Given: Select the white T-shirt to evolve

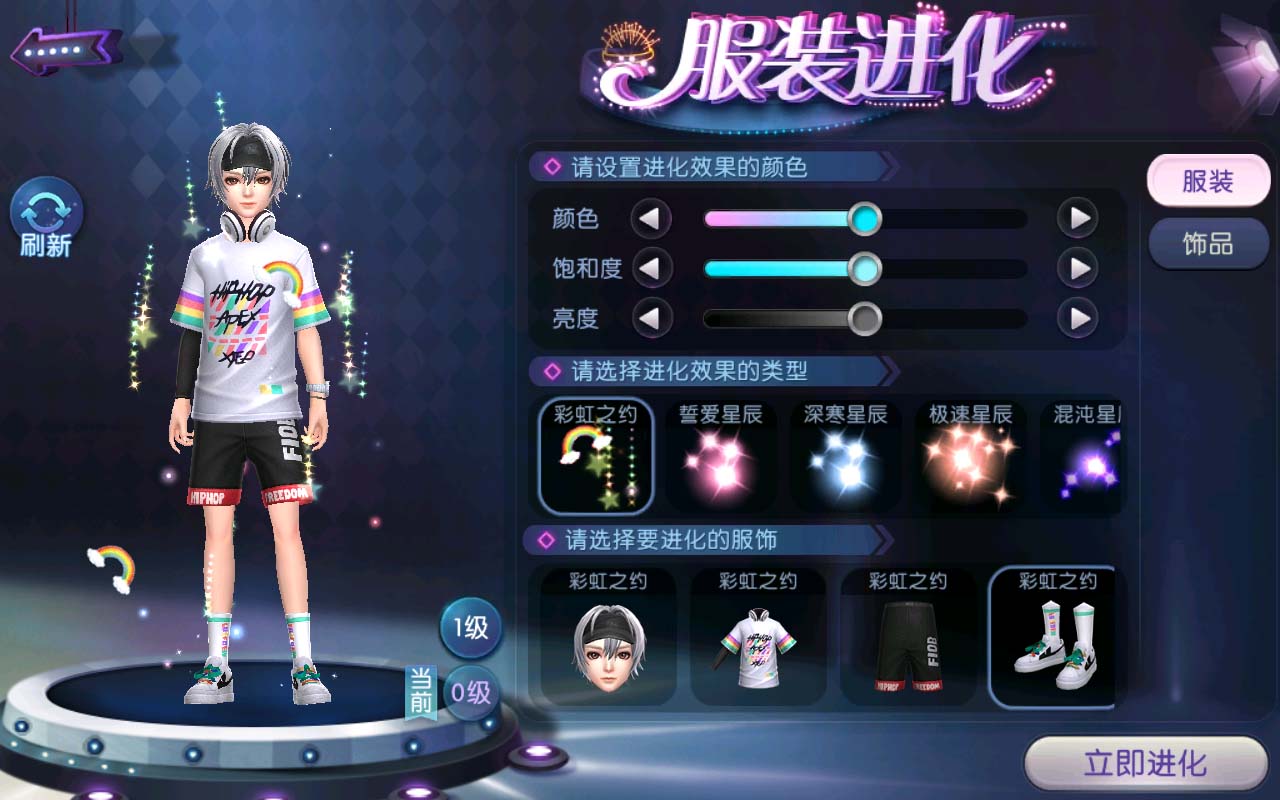Looking at the screenshot, I should pyautogui.click(x=757, y=636).
